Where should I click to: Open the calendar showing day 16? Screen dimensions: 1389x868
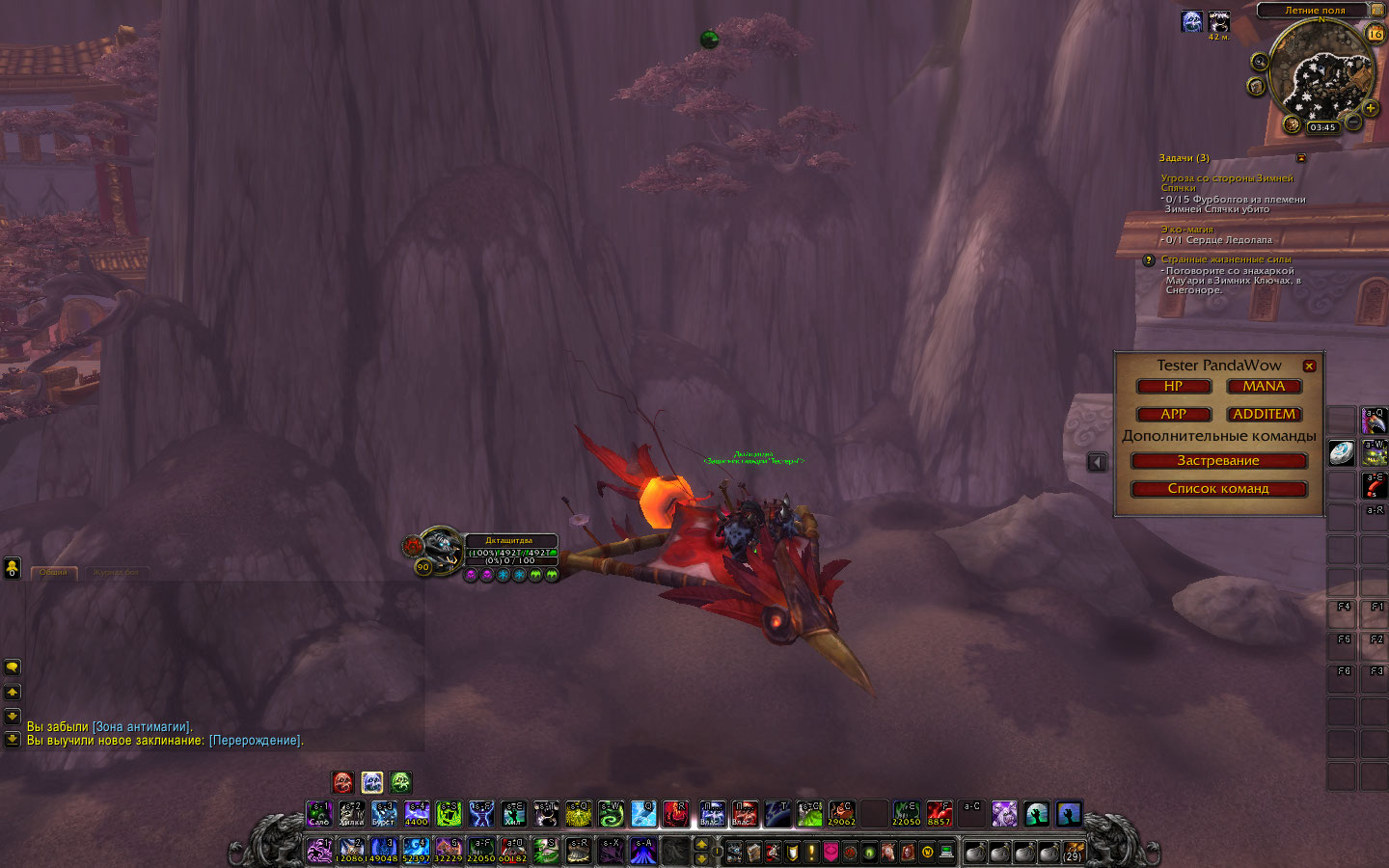point(1375,34)
